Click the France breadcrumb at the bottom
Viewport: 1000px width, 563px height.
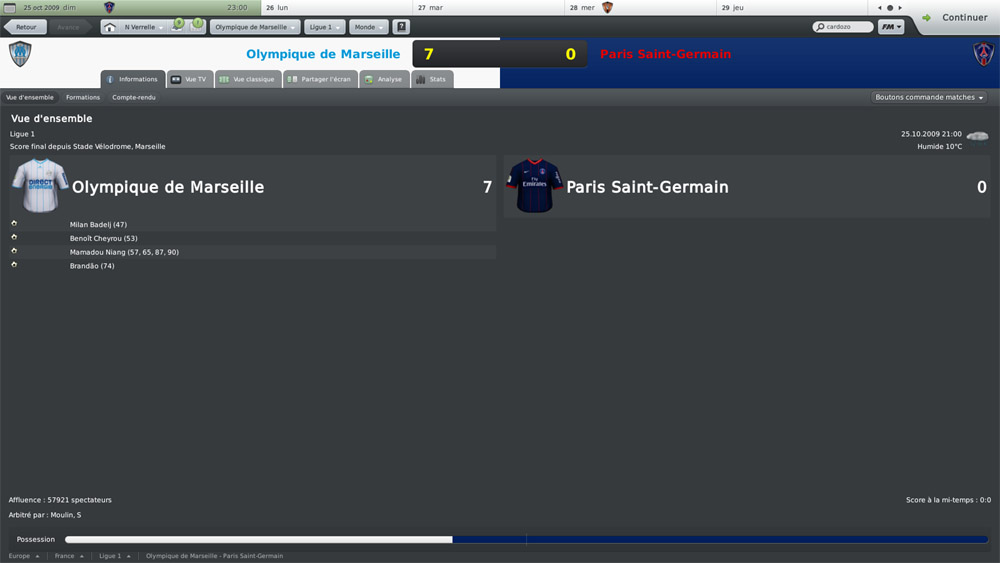(68, 556)
